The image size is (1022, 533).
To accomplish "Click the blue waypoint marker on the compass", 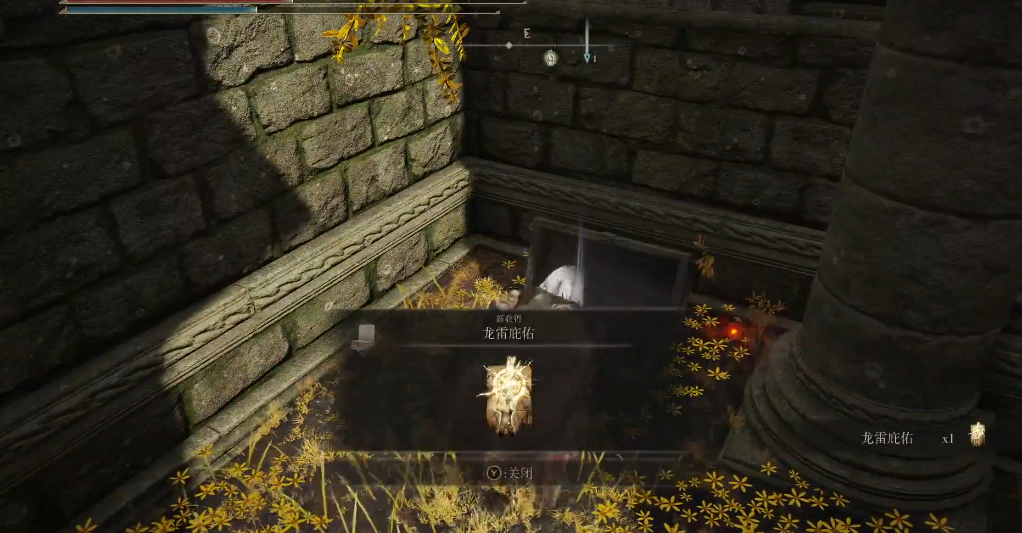I will 588,58.
